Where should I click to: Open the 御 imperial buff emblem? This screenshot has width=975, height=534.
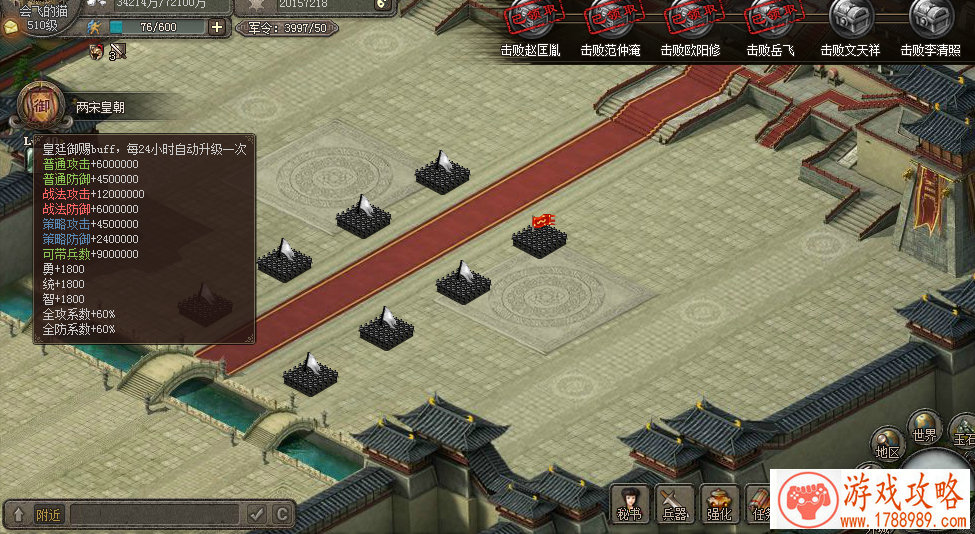38,104
